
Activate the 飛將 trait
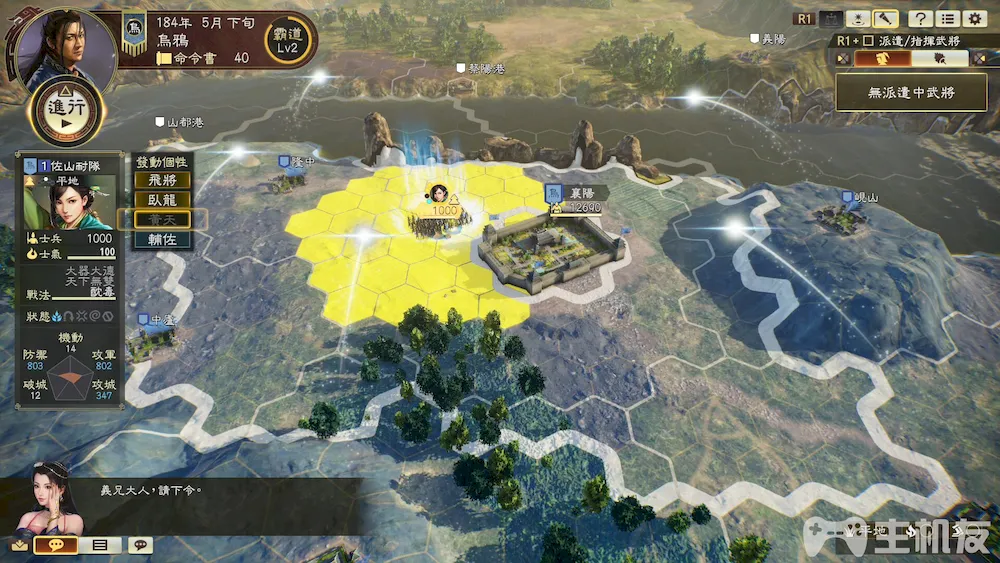tap(162, 181)
